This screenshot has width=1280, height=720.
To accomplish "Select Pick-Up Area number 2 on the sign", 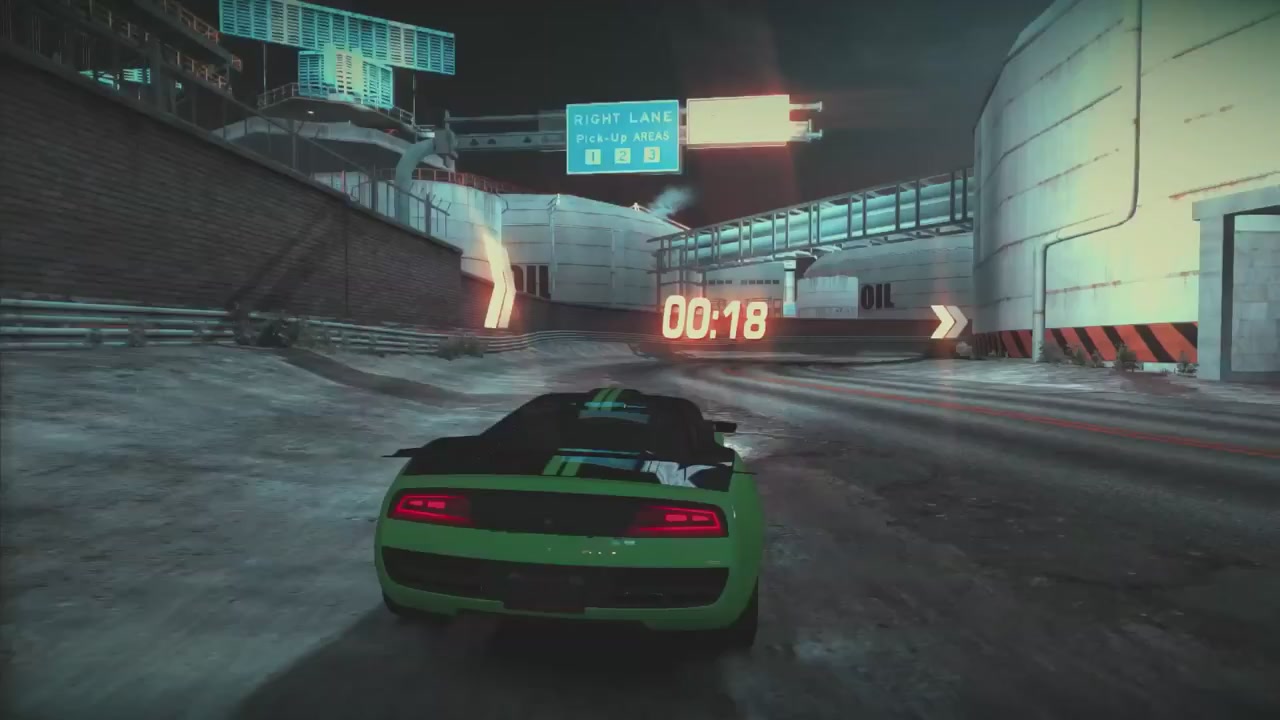I will click(622, 155).
